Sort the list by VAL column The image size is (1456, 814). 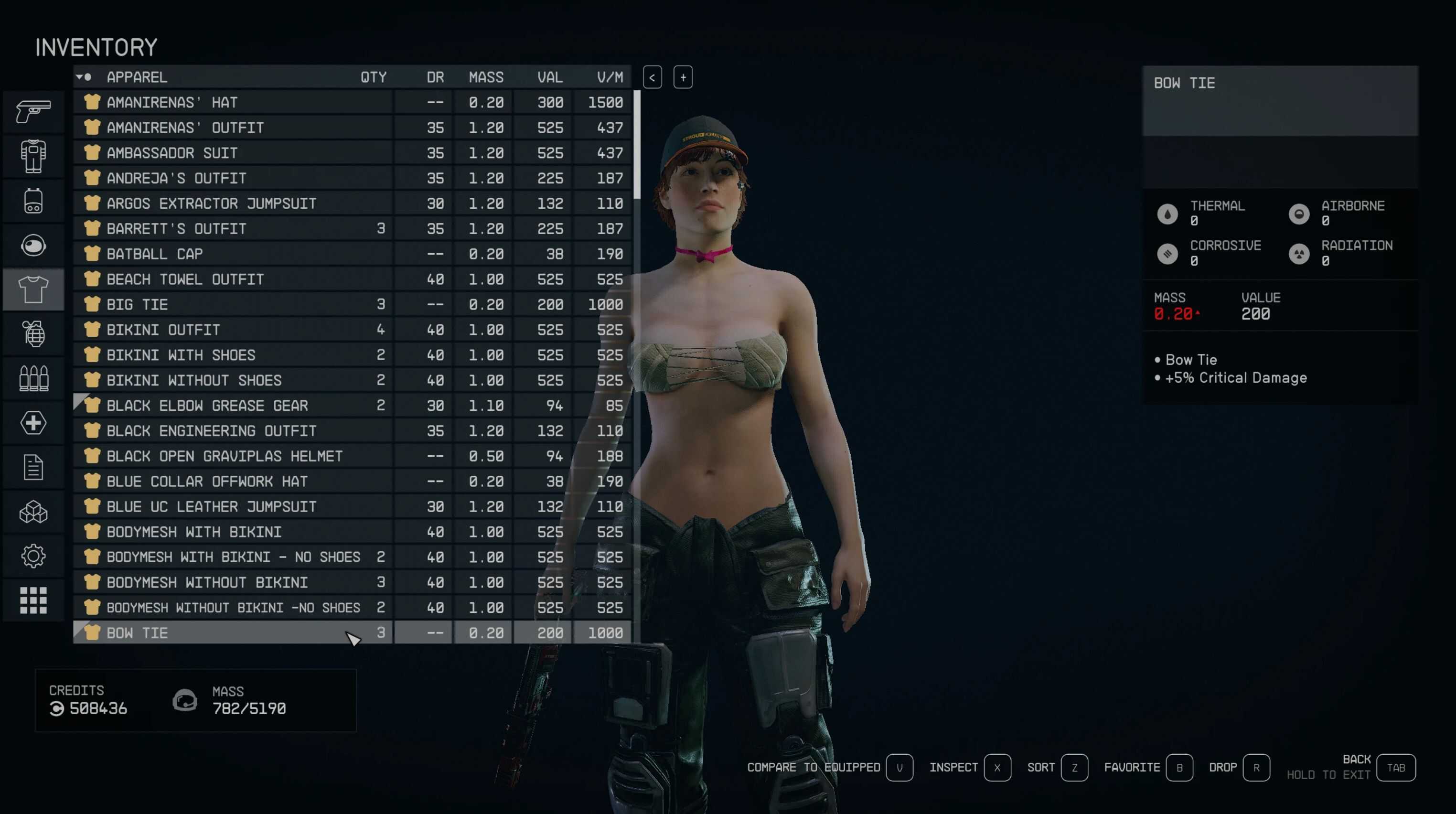coord(549,77)
